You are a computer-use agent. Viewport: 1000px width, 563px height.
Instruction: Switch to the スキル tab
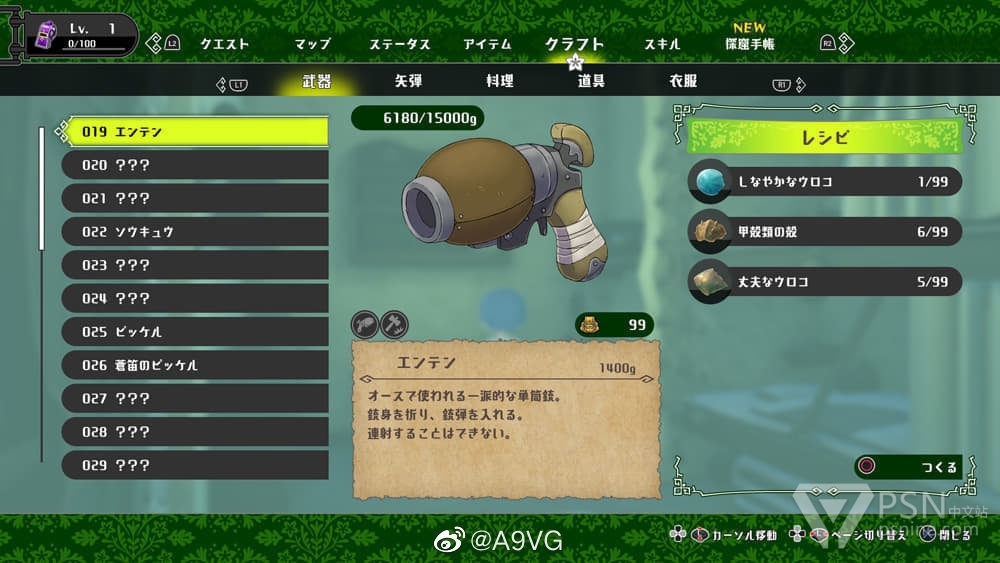pos(662,44)
